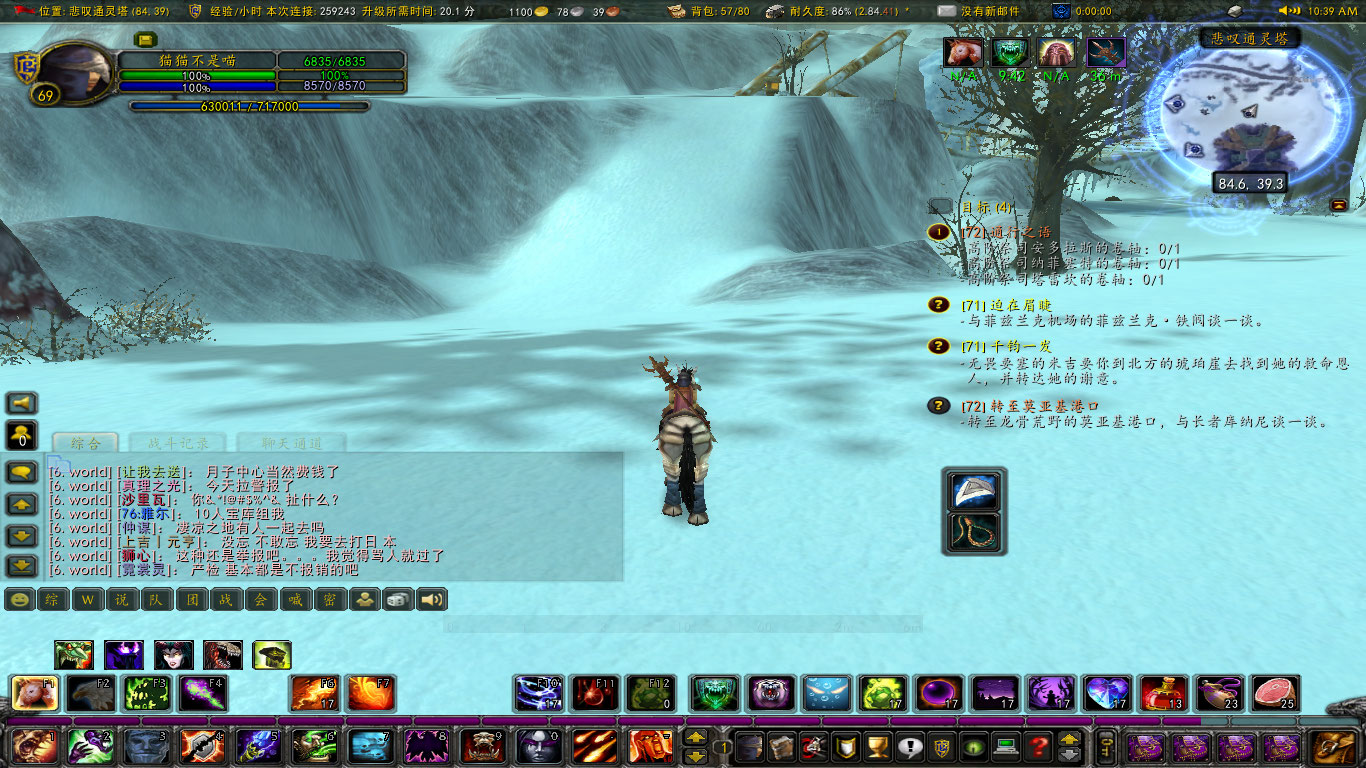
Task: Mute sound with the speaker icon in the chat bar
Action: pos(431,601)
